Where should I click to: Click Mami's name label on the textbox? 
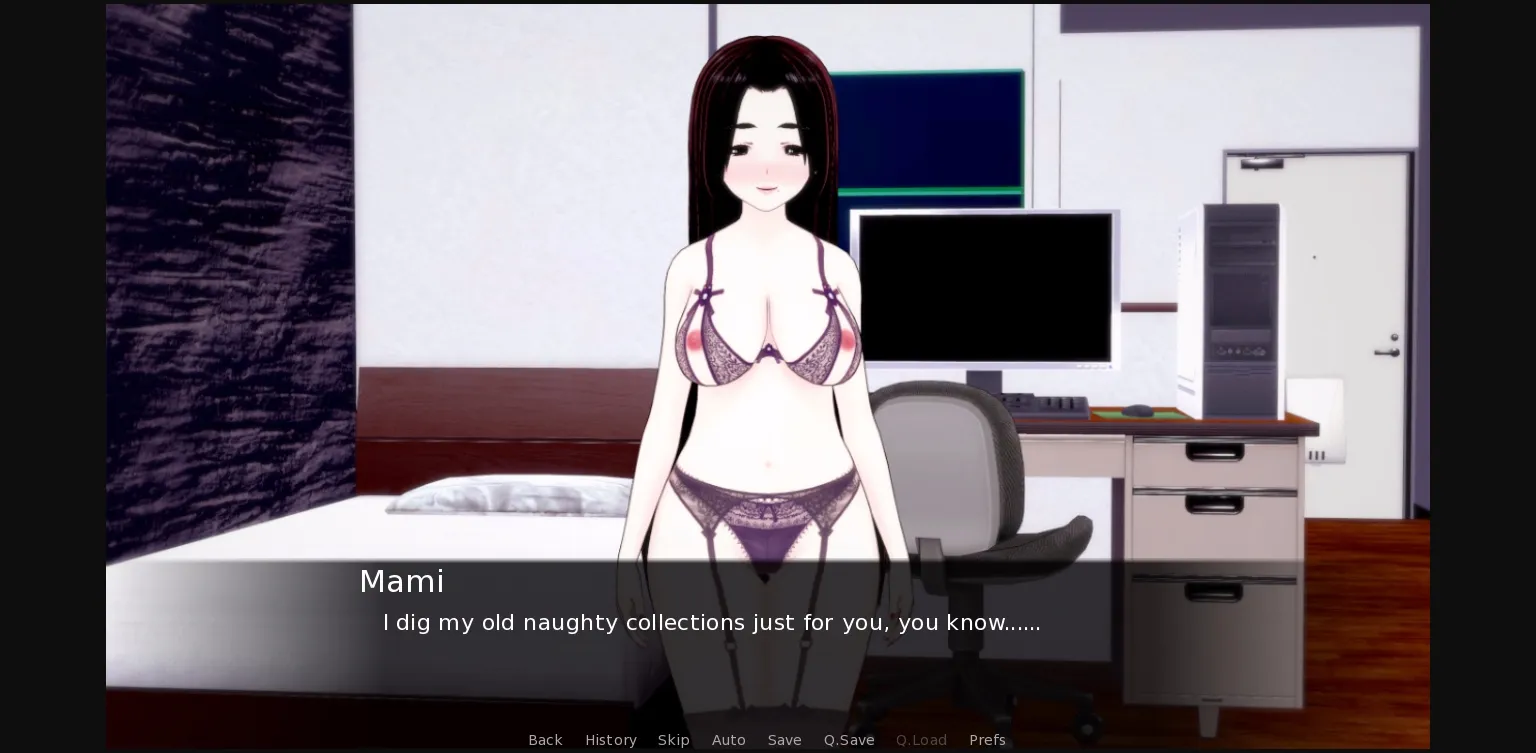click(x=402, y=581)
